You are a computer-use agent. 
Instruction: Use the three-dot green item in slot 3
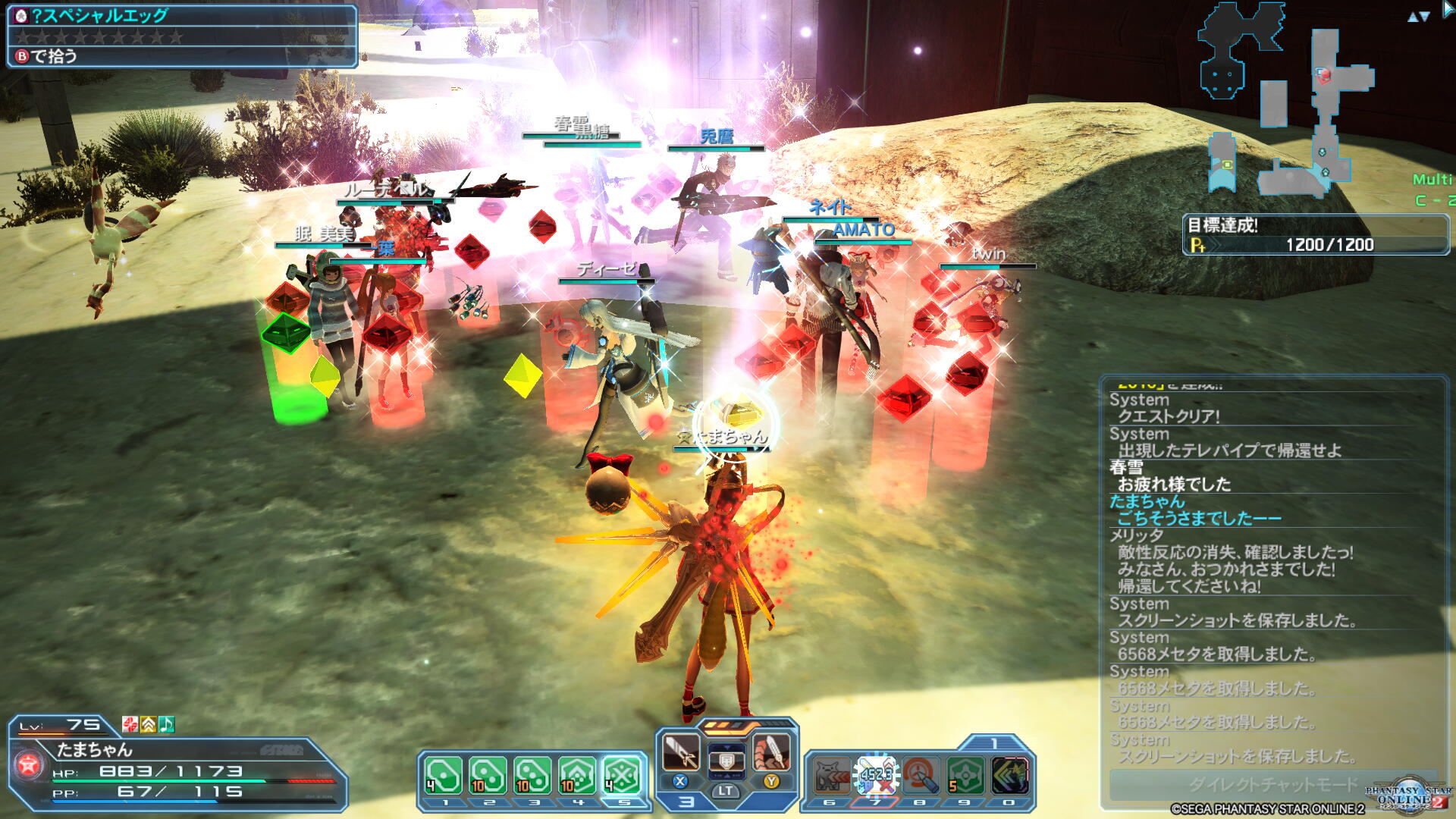click(x=532, y=775)
